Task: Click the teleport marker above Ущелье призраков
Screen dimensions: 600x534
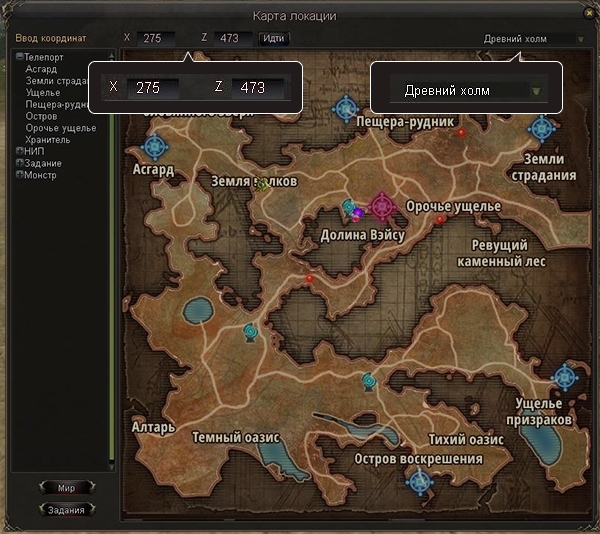Action: click(565, 378)
